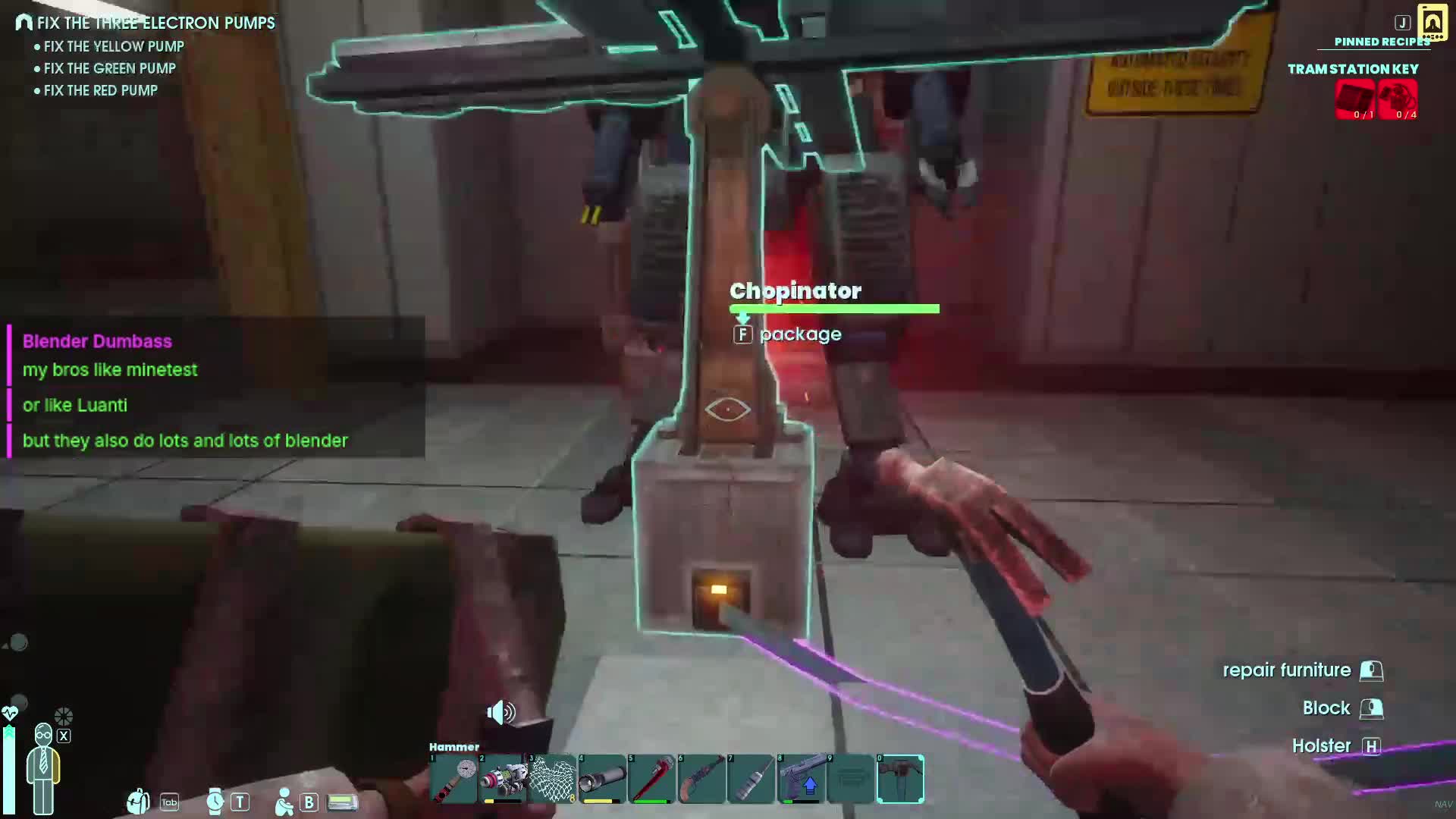Click the sitting person icon

click(x=284, y=802)
